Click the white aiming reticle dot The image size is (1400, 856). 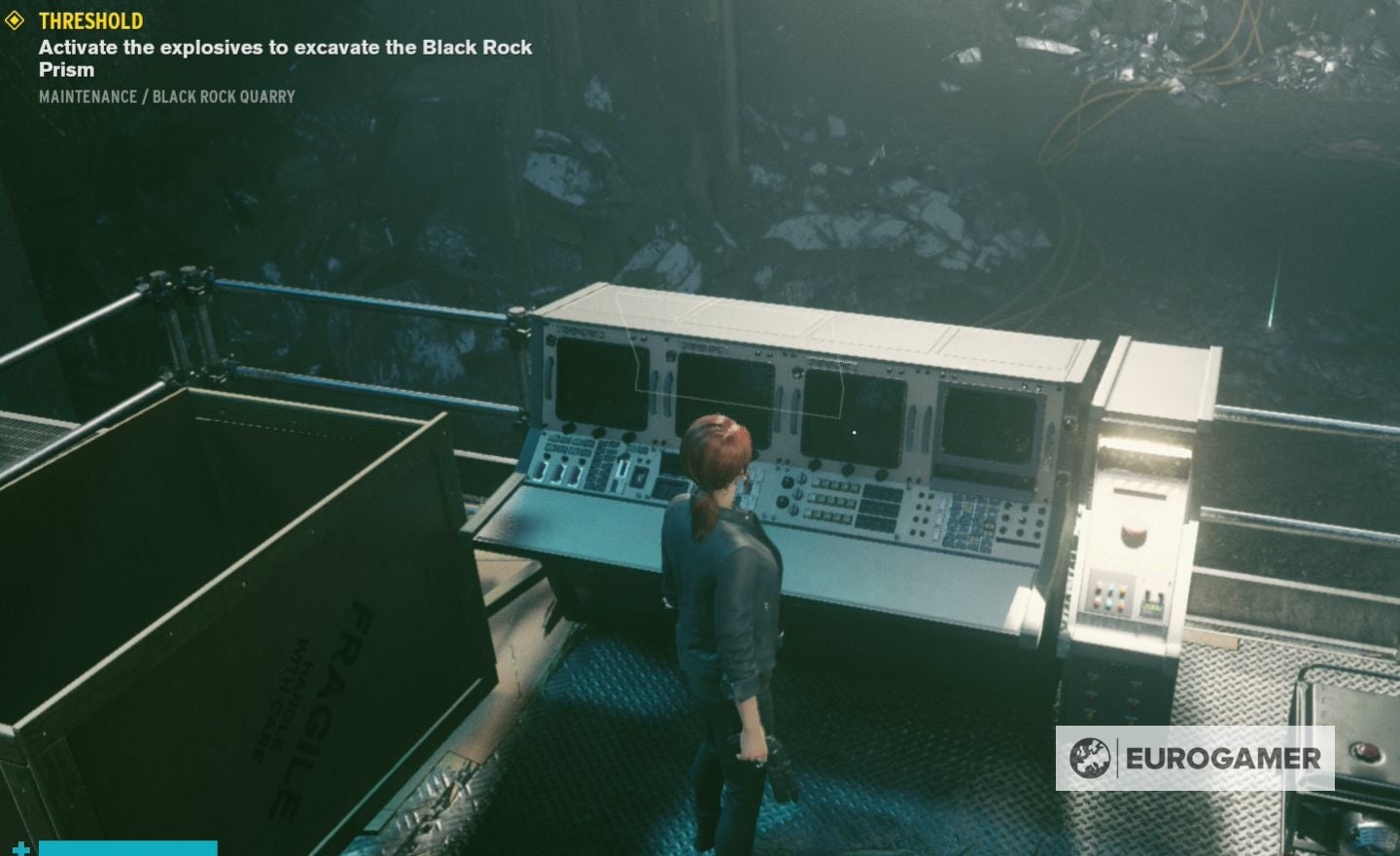pos(853,432)
